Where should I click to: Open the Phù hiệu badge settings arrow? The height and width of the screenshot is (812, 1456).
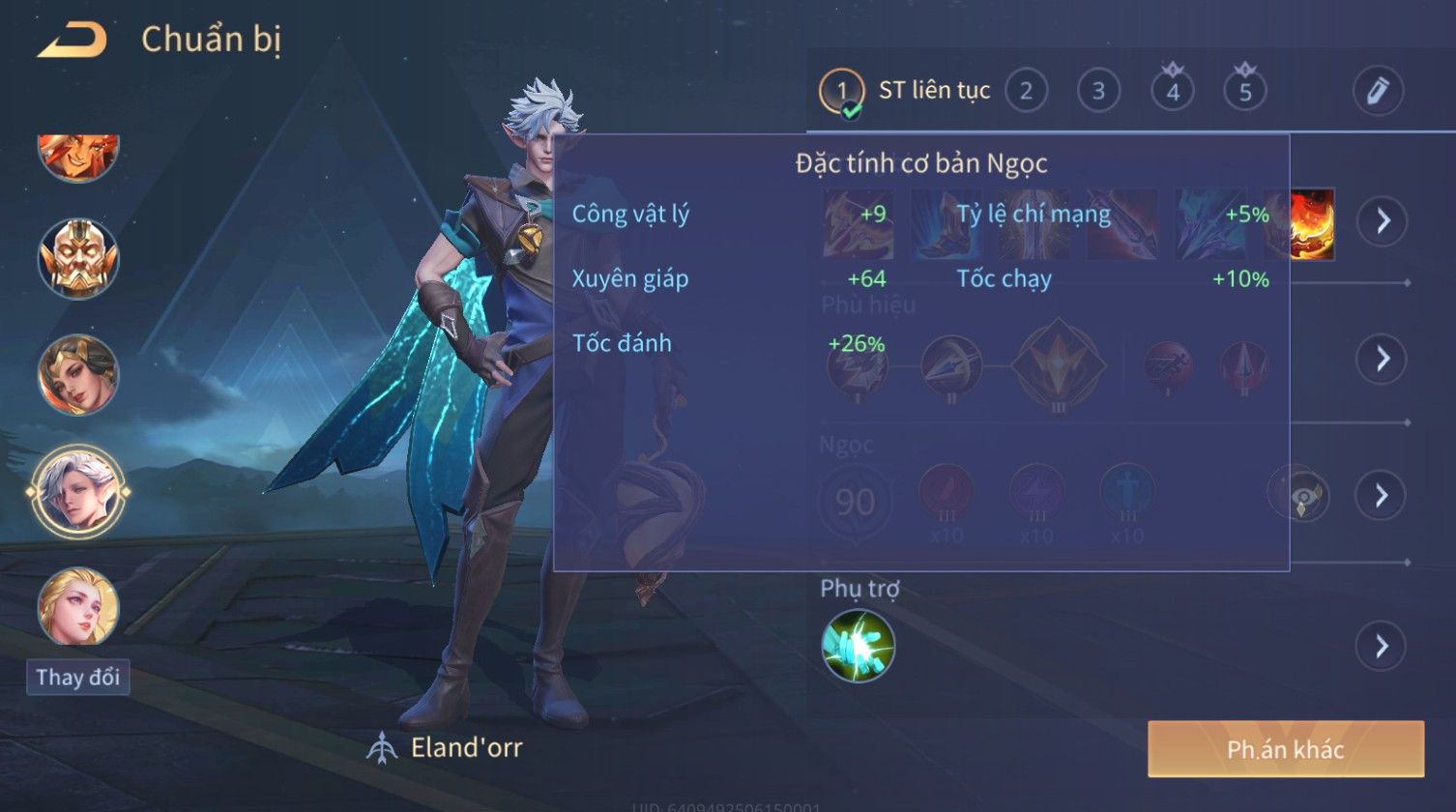(1382, 359)
